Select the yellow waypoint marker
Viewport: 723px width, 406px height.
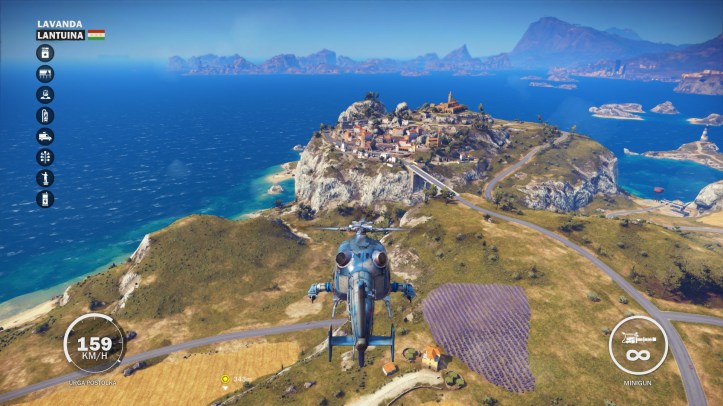click(226, 379)
